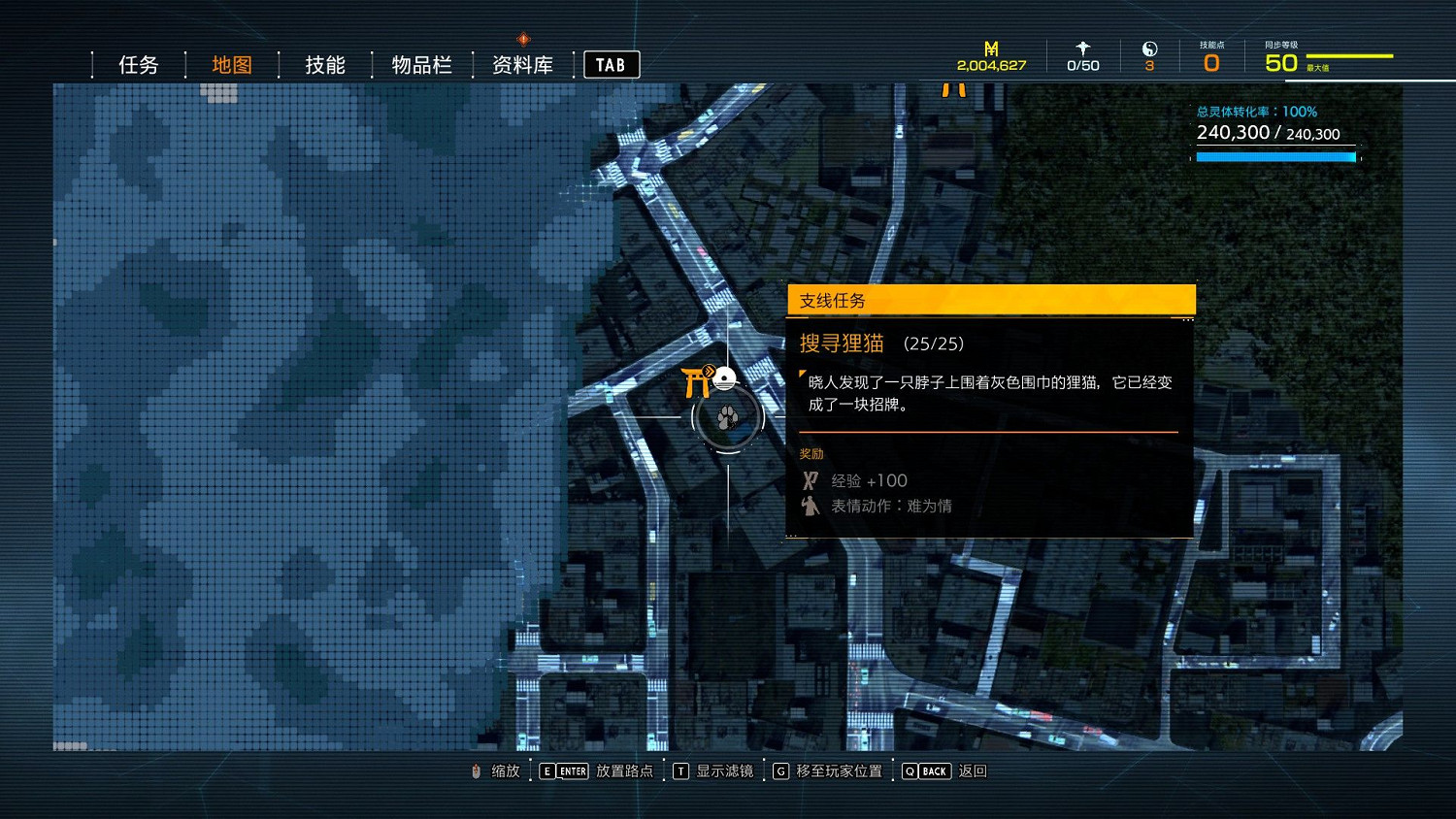Switch to the 技能 tab
This screenshot has width=1456, height=819.
click(323, 64)
